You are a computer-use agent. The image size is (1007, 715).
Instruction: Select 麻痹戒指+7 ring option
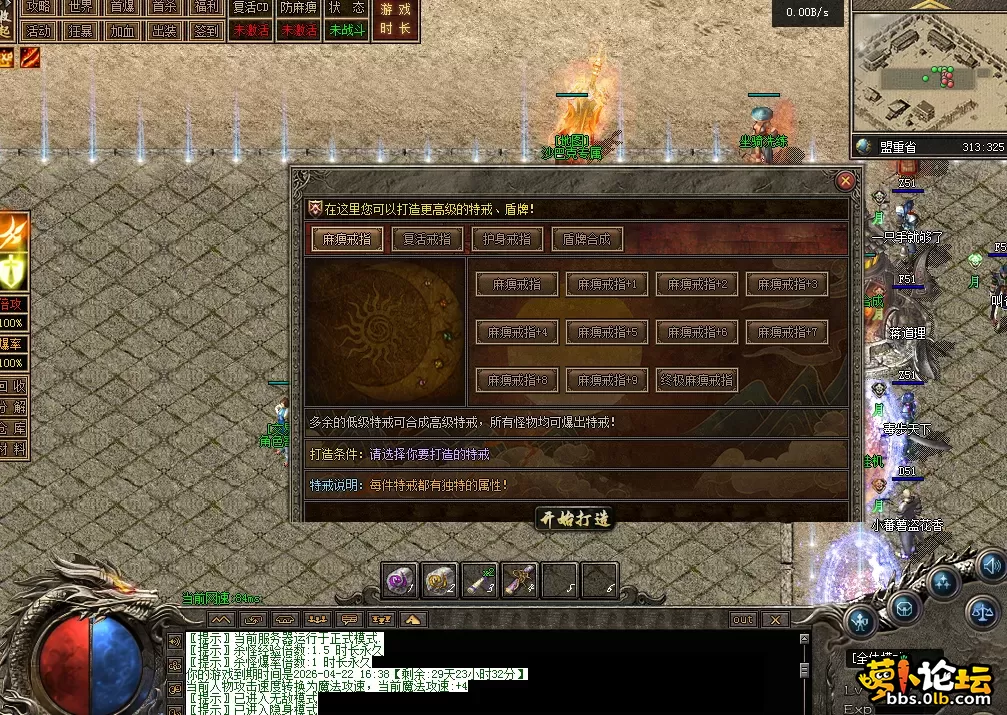tap(787, 332)
